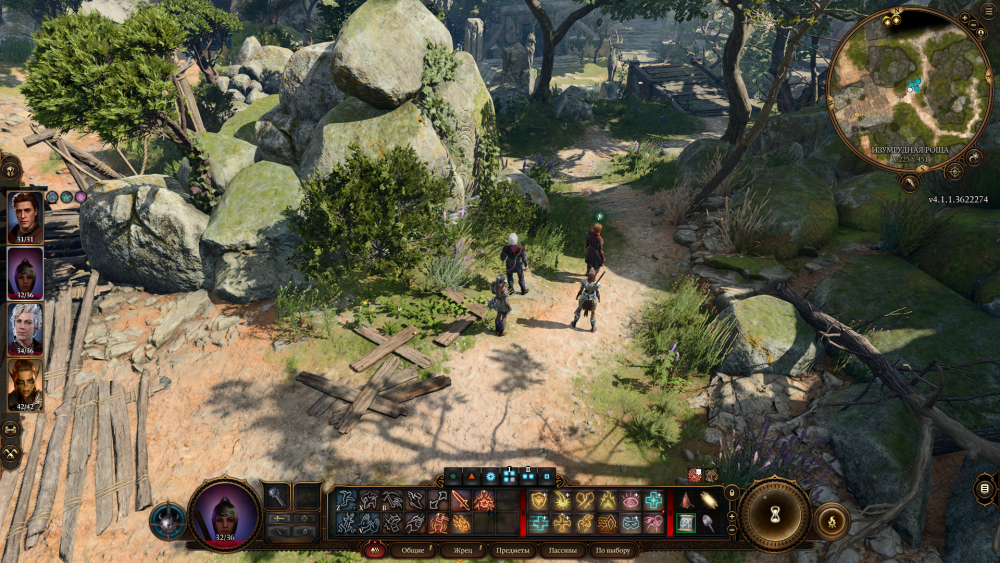Click the red flame button left of Общие

click(374, 550)
